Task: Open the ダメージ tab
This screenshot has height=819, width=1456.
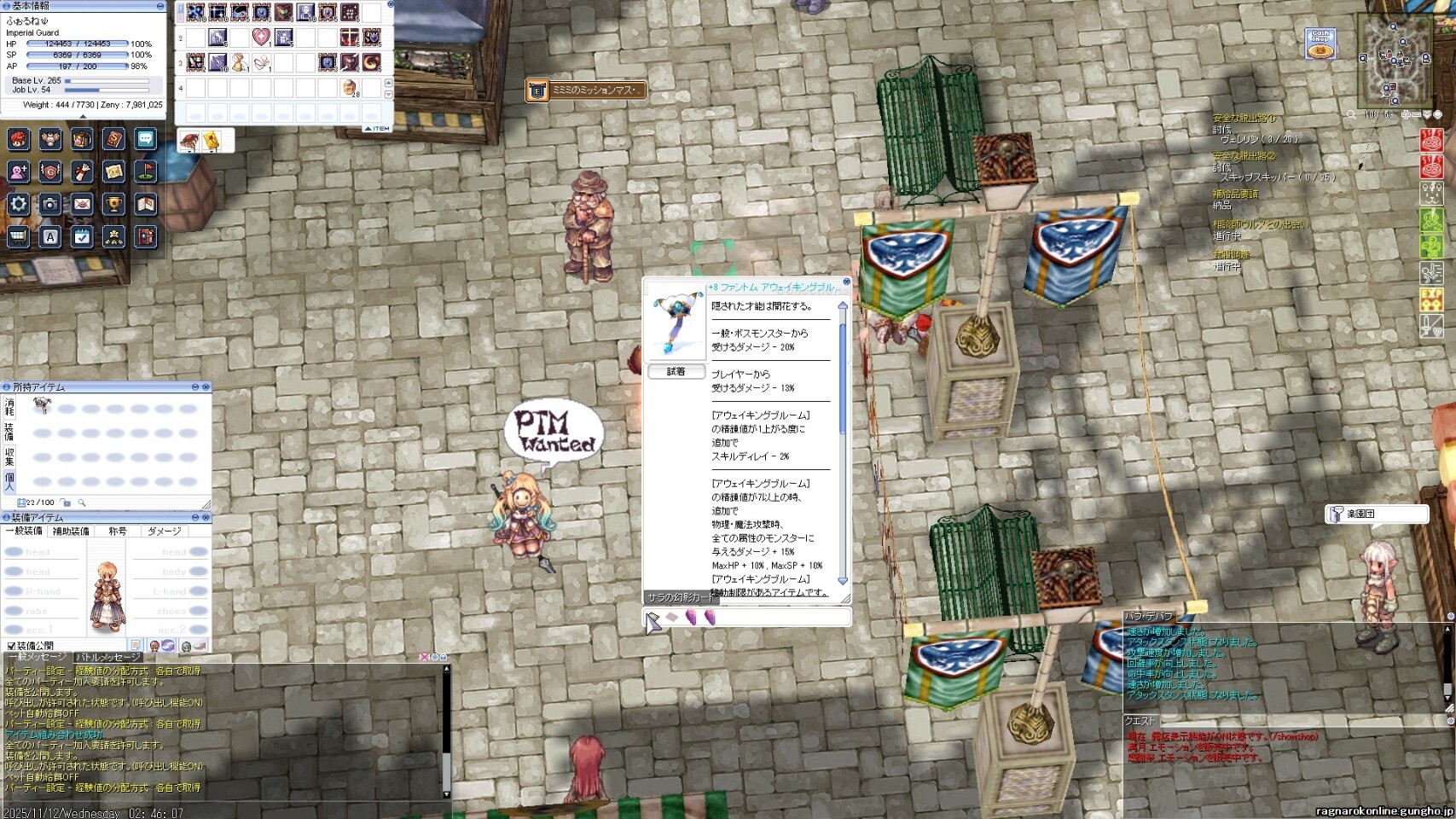Action: point(164,531)
